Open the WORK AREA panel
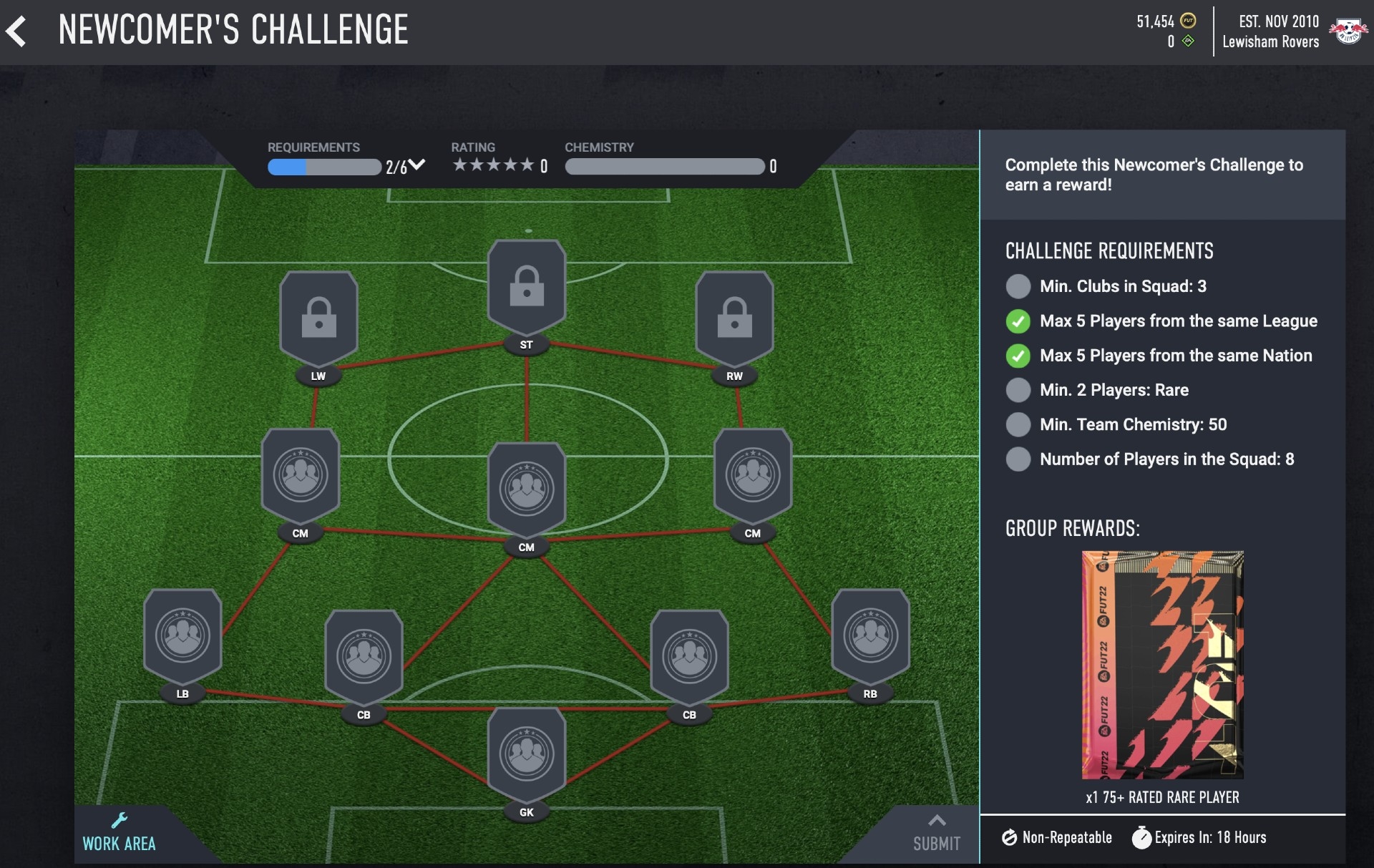The height and width of the screenshot is (868, 1374). tap(119, 843)
